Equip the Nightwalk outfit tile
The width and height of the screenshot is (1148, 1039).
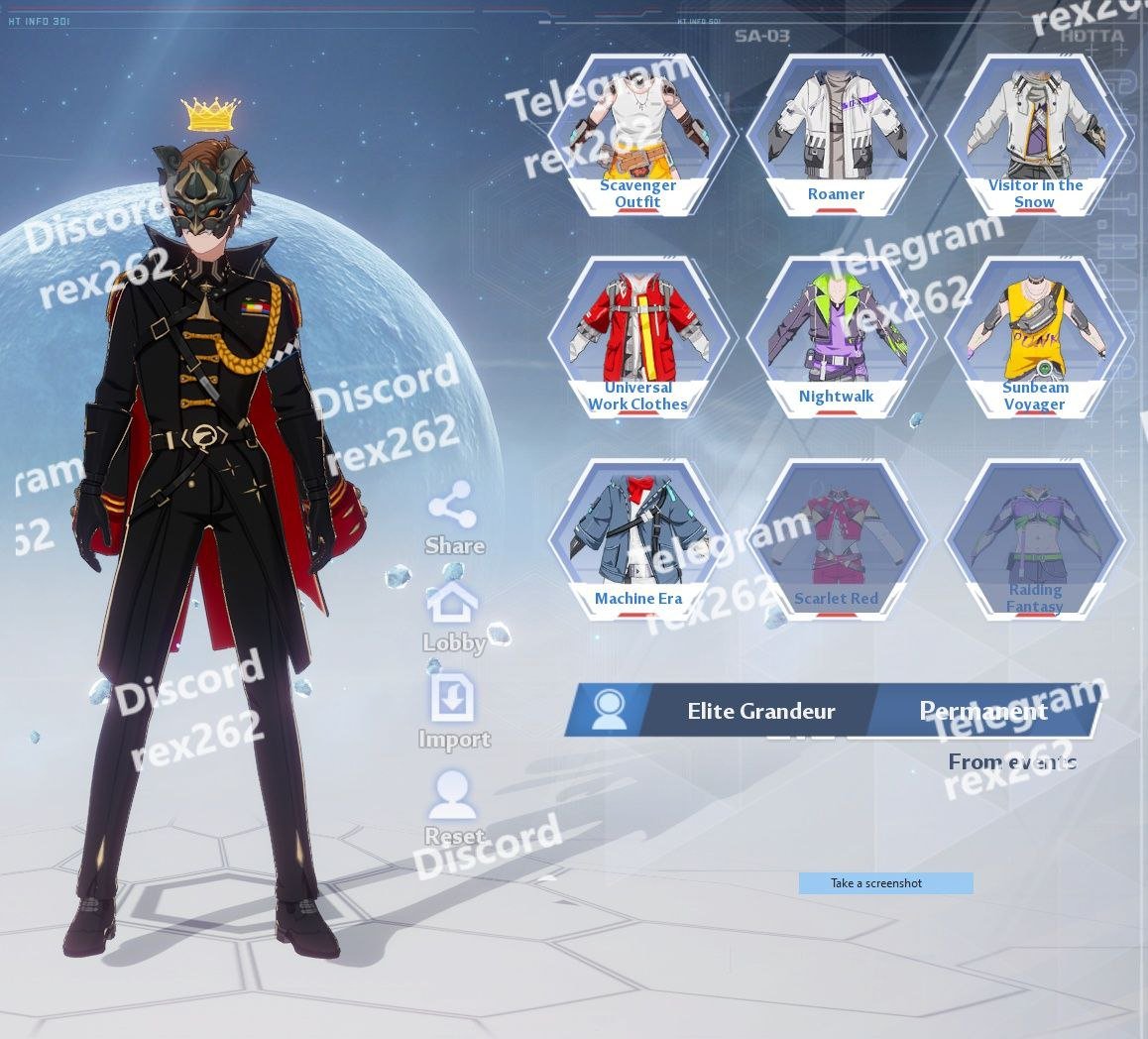pos(836,337)
